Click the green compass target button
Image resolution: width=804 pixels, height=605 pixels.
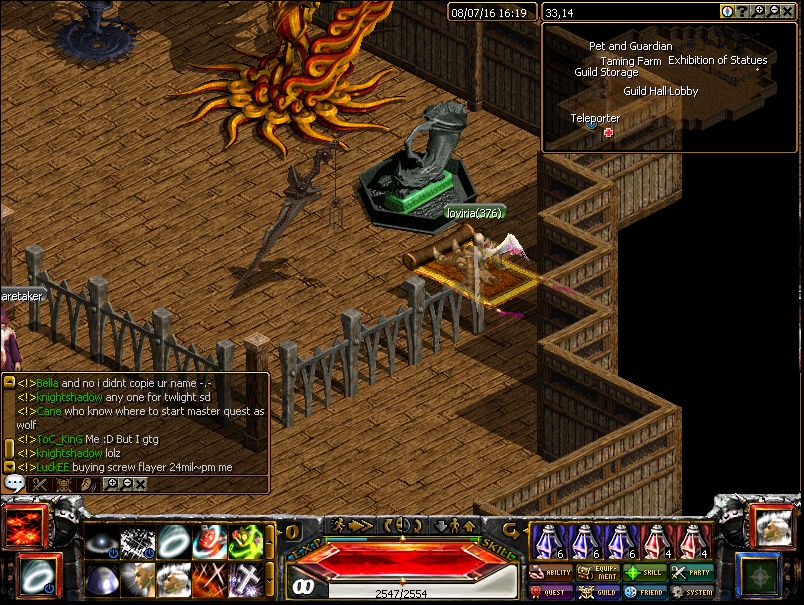[x=759, y=573]
